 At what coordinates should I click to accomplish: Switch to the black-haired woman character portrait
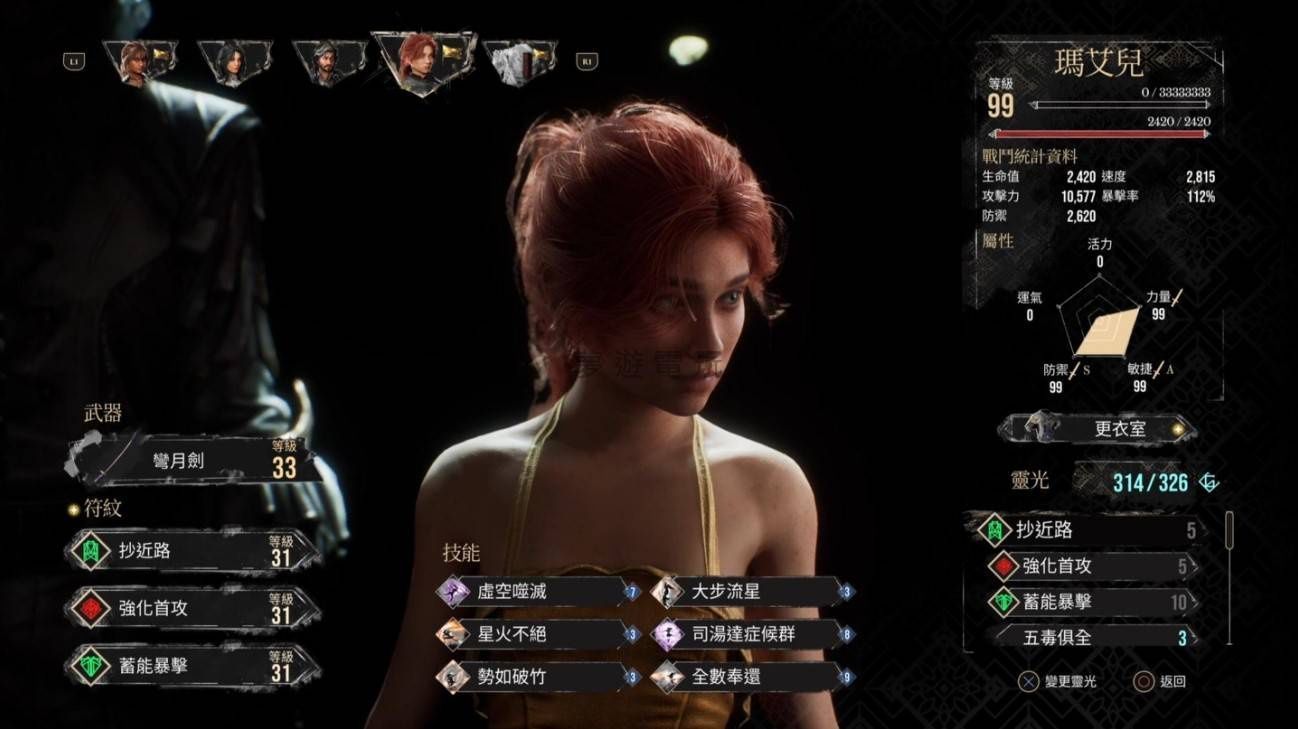[233, 62]
